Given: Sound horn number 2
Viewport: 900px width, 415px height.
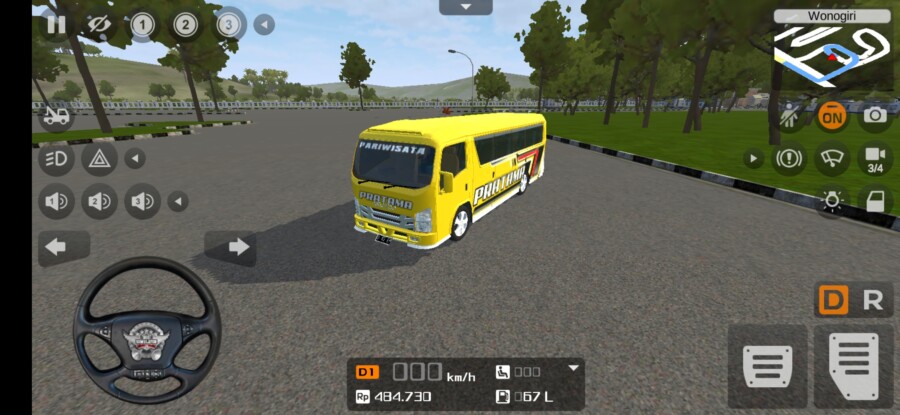Looking at the screenshot, I should 99,202.
